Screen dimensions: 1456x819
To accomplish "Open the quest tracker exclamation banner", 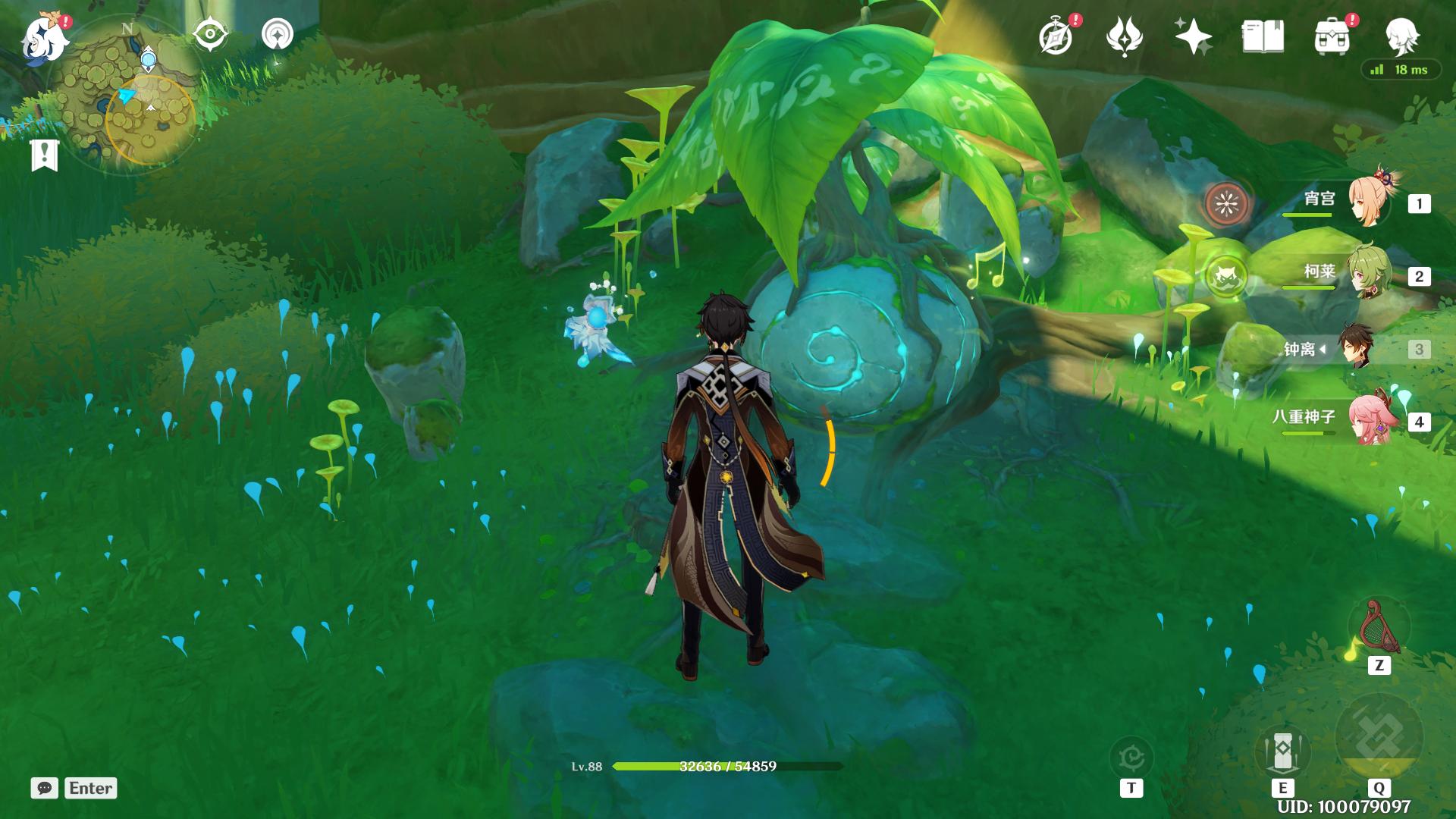I will pyautogui.click(x=45, y=155).
